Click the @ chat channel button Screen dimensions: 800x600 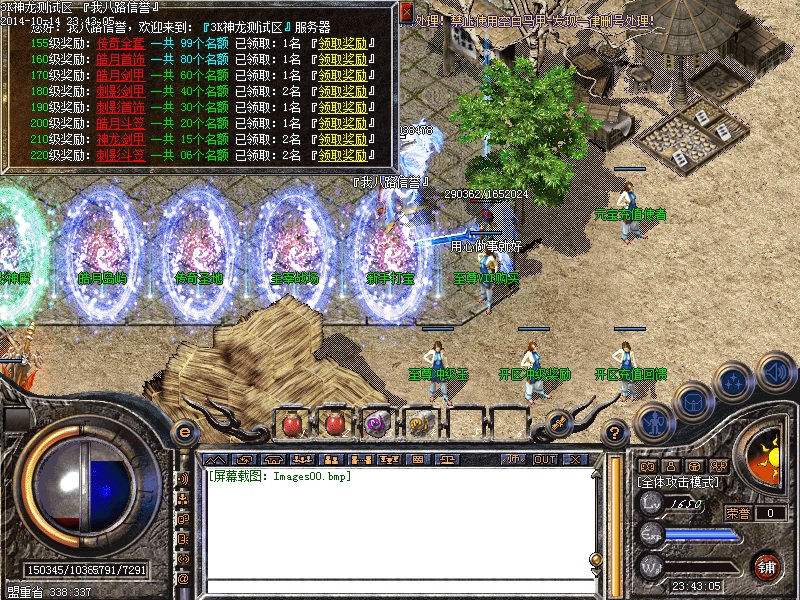pos(183,578)
